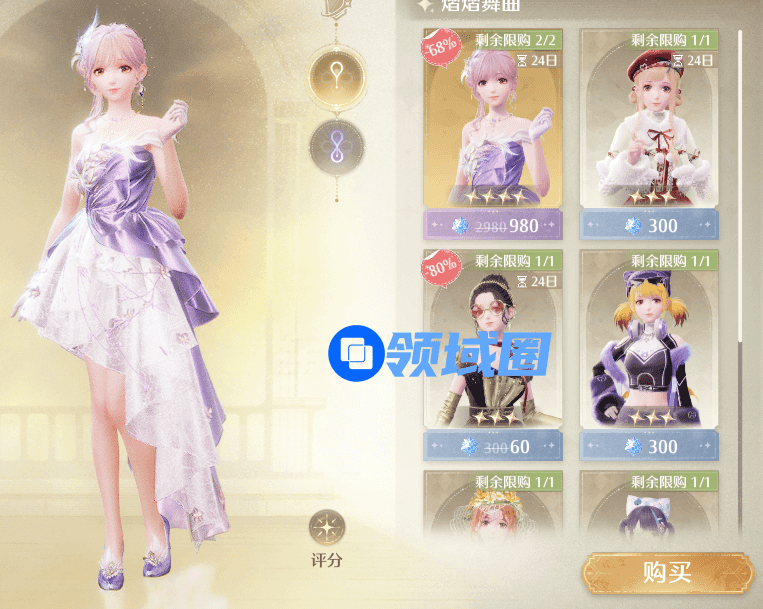Select the sunglasses outfit card priced 60
The width and height of the screenshot is (763, 609).
click(492, 350)
